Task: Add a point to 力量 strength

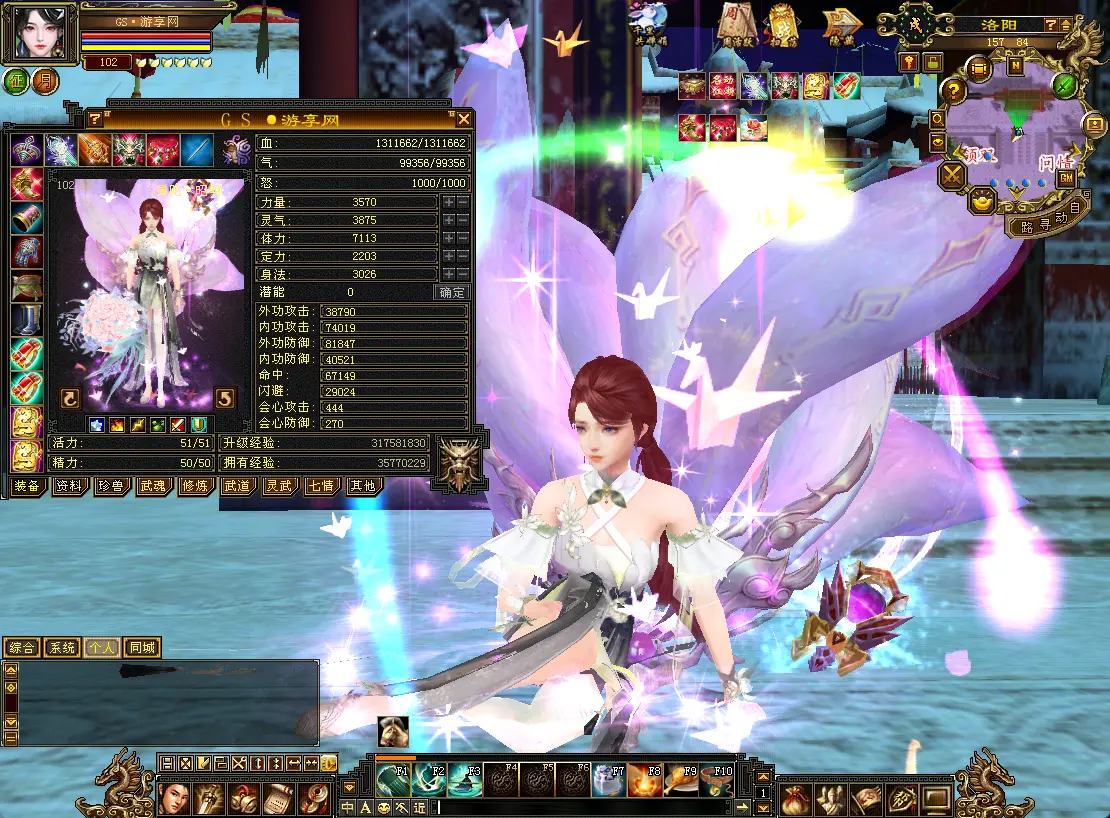Action: [x=449, y=202]
